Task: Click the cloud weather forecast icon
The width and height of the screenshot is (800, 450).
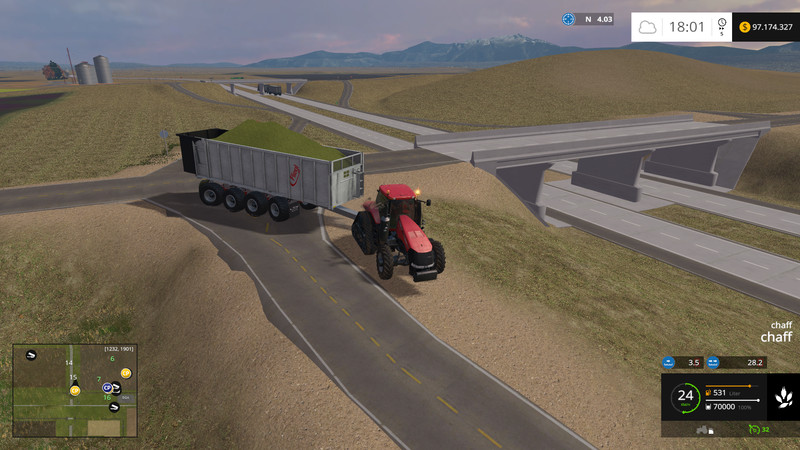Action: pos(648,27)
